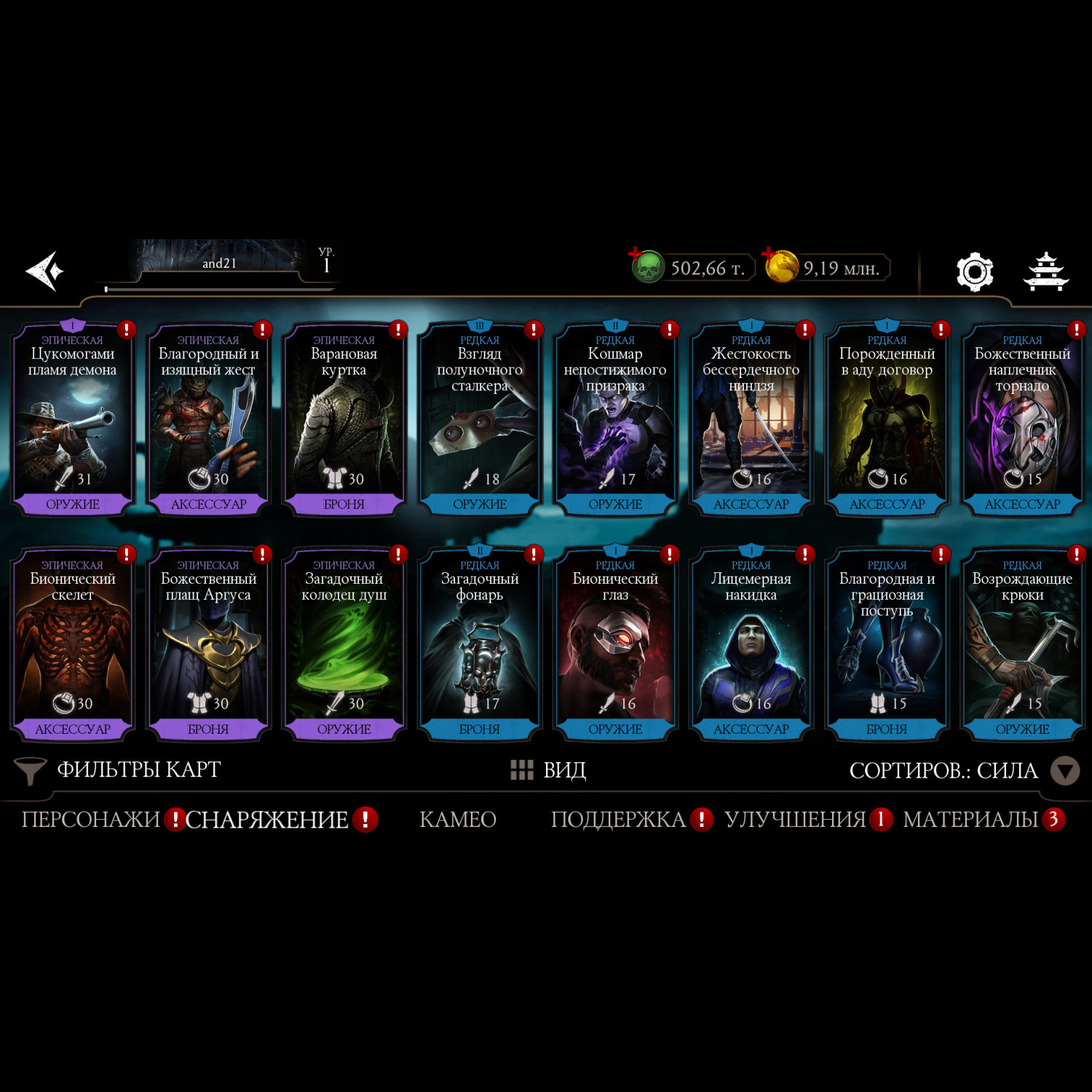Image resolution: width=1092 pixels, height=1092 pixels.
Task: Open the gear settings menu
Action: [x=974, y=272]
